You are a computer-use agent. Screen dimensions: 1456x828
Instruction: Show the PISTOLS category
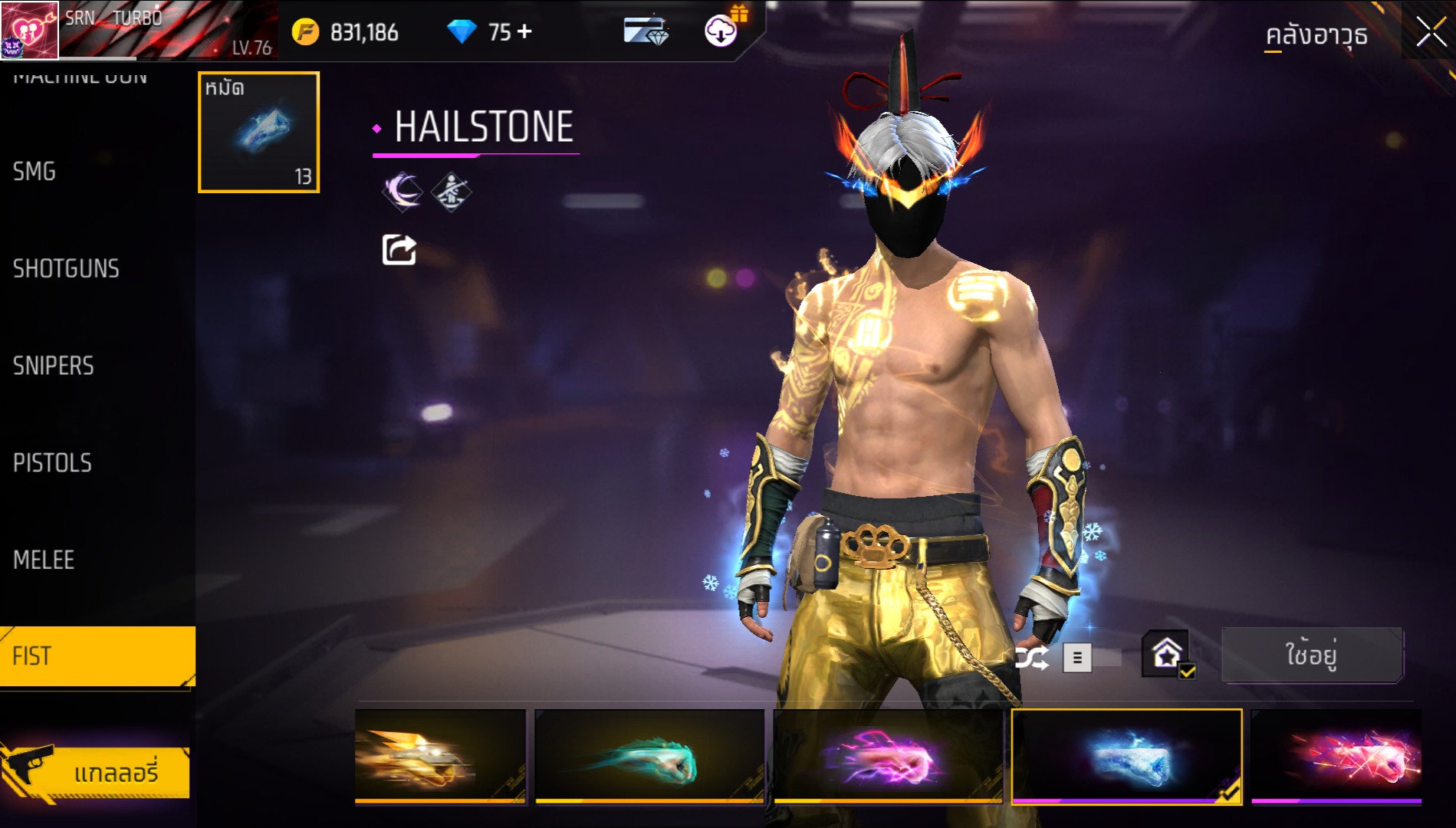(x=52, y=463)
